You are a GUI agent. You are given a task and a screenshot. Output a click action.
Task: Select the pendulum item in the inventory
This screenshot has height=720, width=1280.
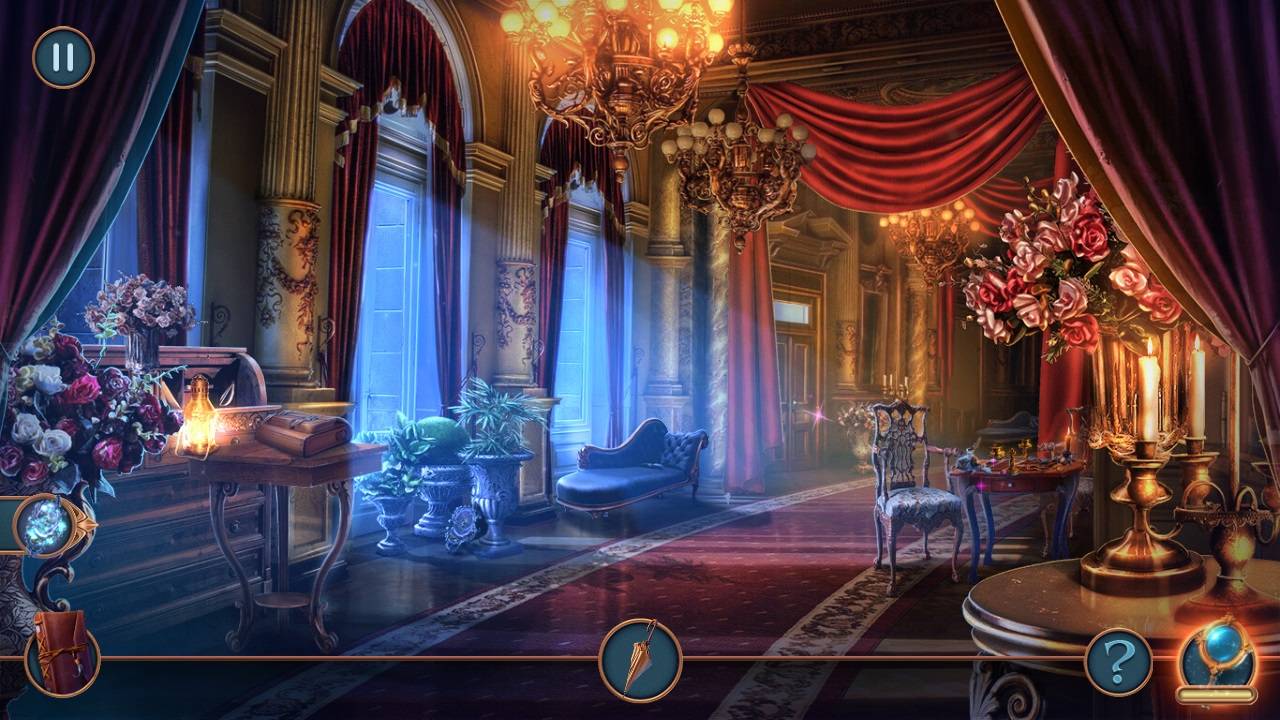640,659
